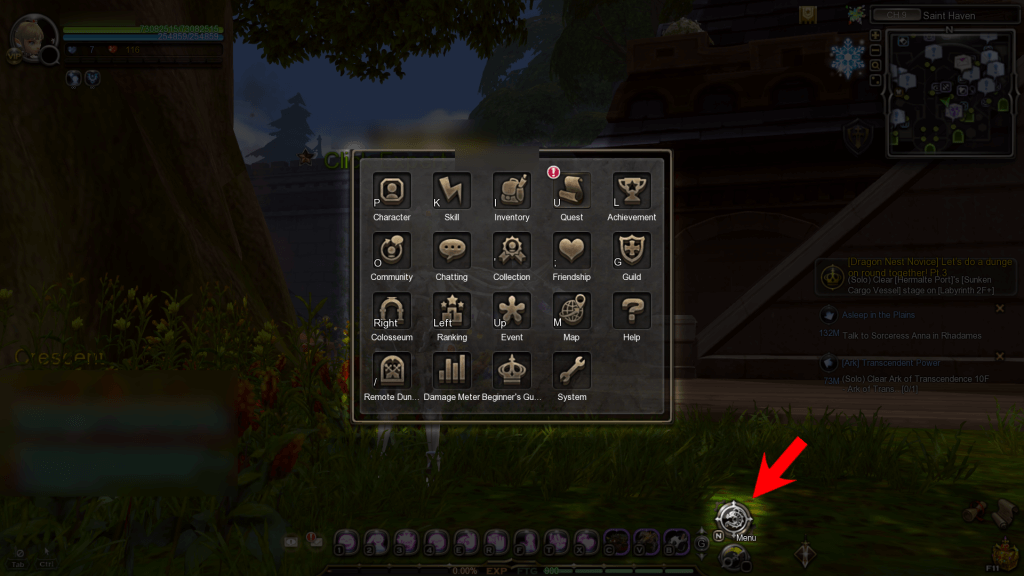Open the Quest log
Viewport: 1024px width, 576px height.
pyautogui.click(x=571, y=190)
